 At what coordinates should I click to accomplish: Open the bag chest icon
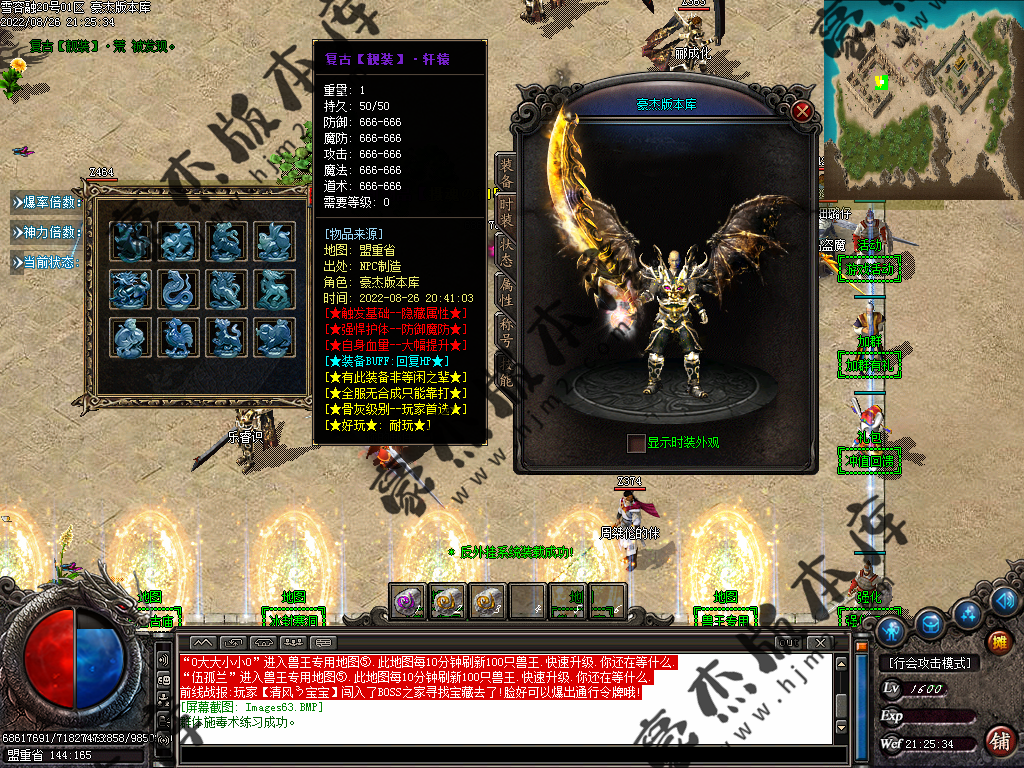[931, 623]
